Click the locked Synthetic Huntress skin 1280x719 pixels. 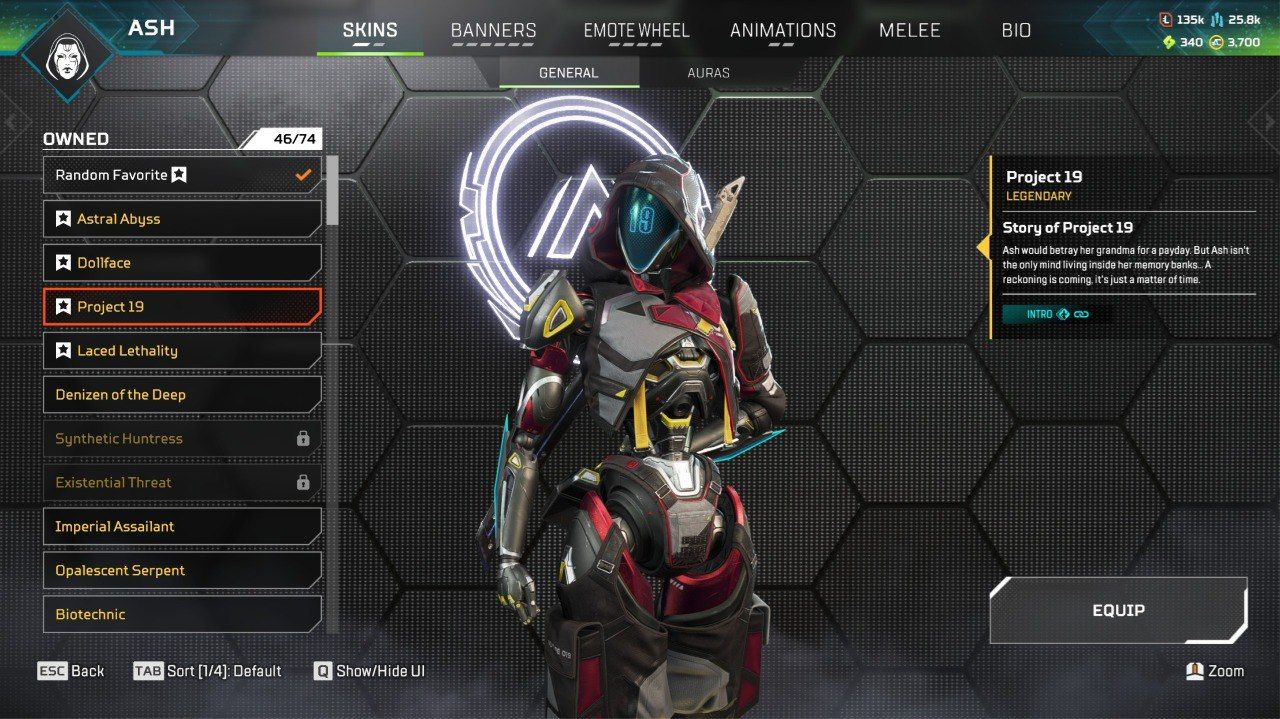coord(182,439)
